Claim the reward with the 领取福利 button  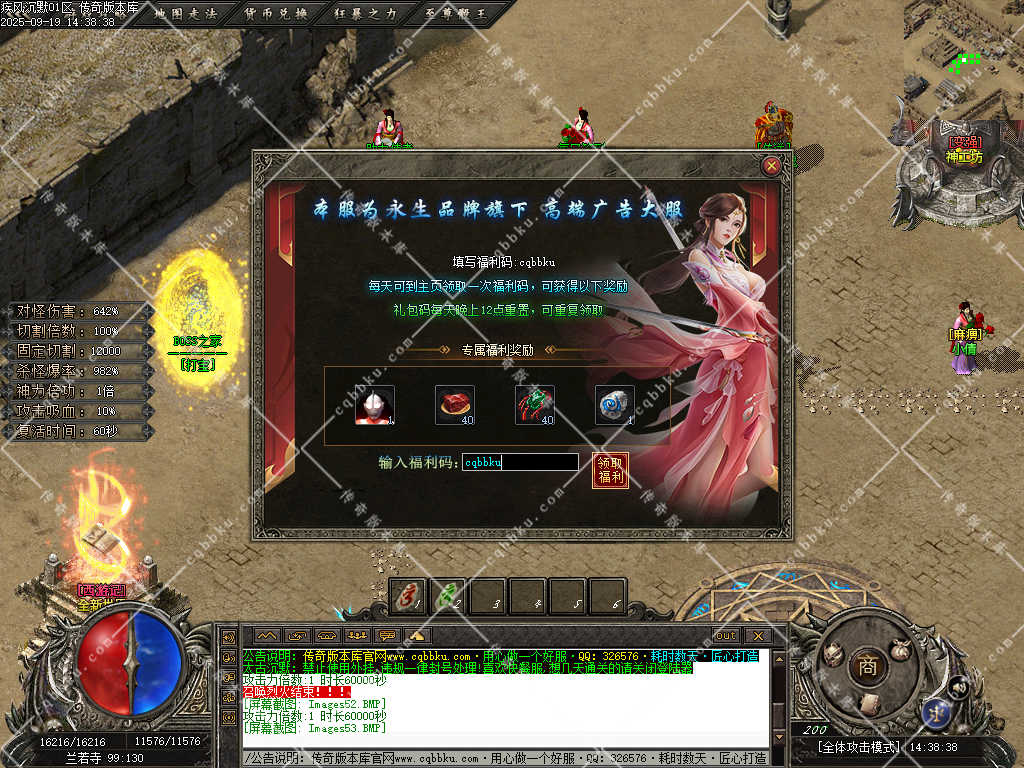[x=610, y=470]
